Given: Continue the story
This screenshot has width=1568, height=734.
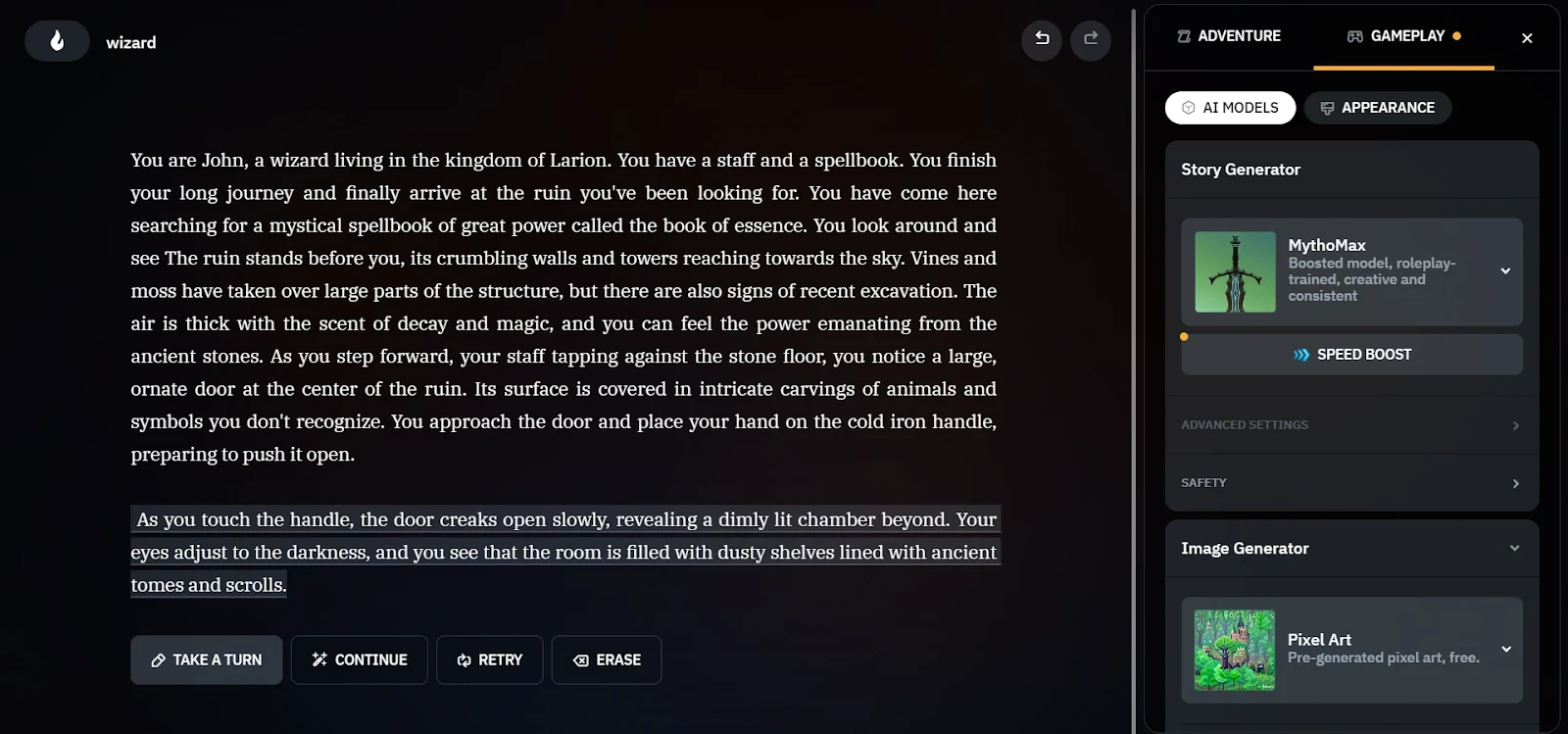Looking at the screenshot, I should [x=359, y=660].
